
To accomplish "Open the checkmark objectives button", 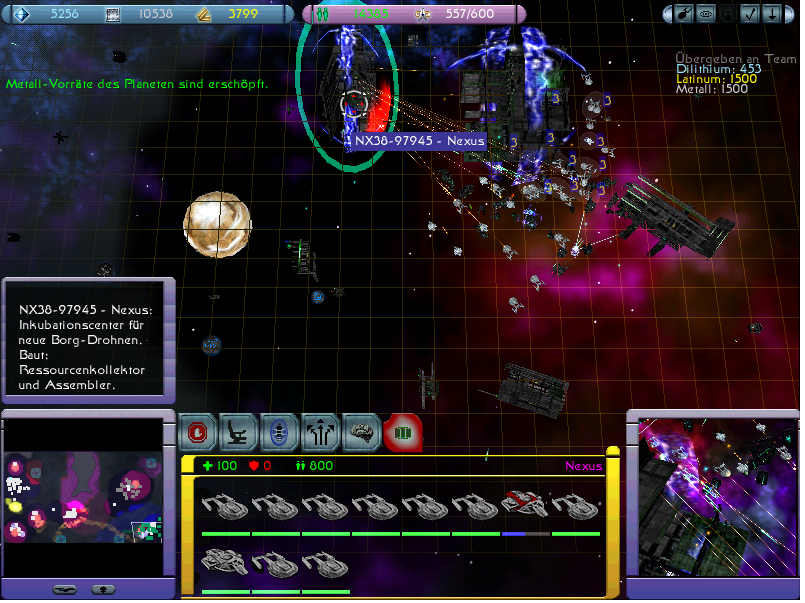I will 749,14.
